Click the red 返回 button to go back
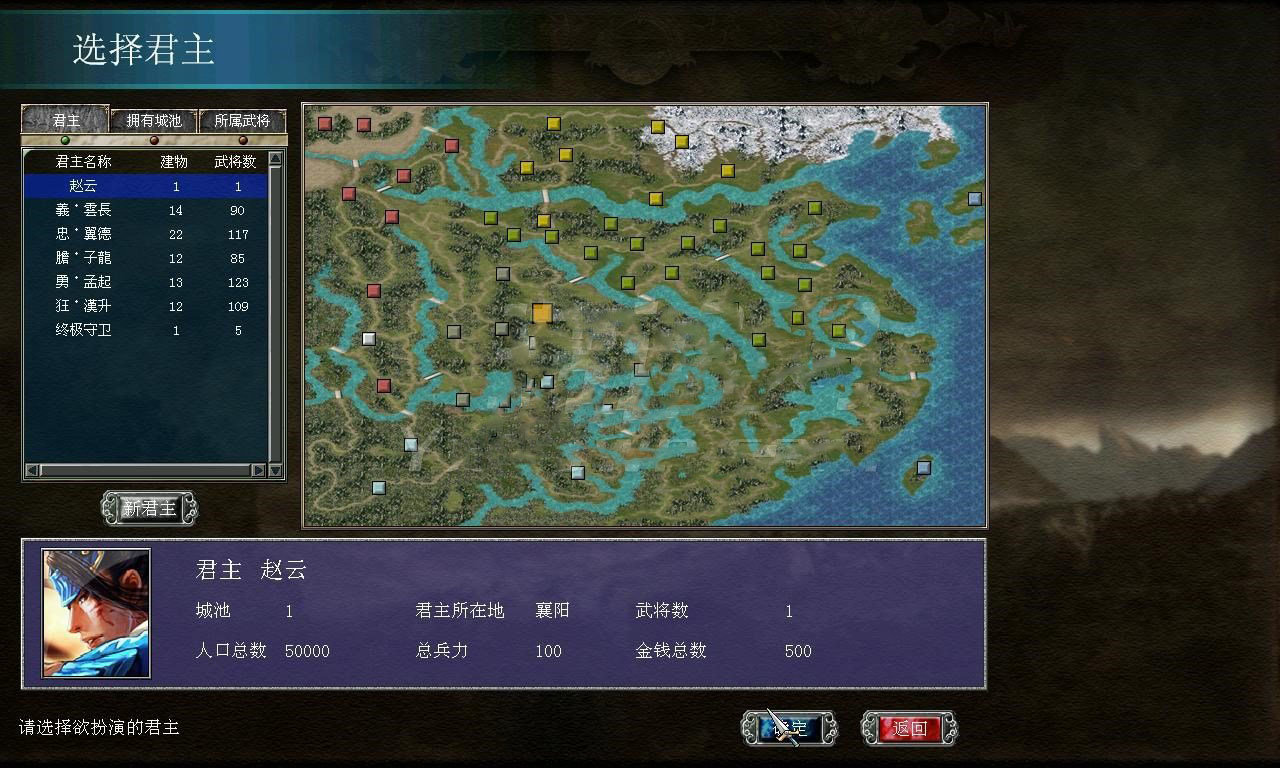This screenshot has width=1280, height=768. coord(908,728)
